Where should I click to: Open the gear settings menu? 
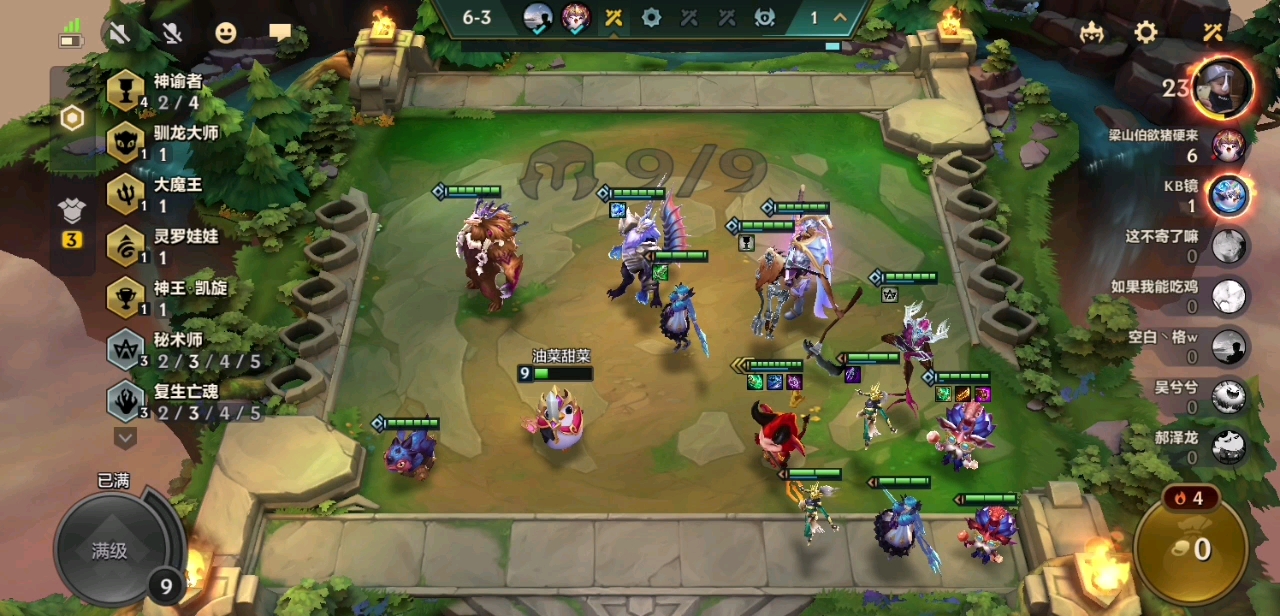[x=1146, y=32]
